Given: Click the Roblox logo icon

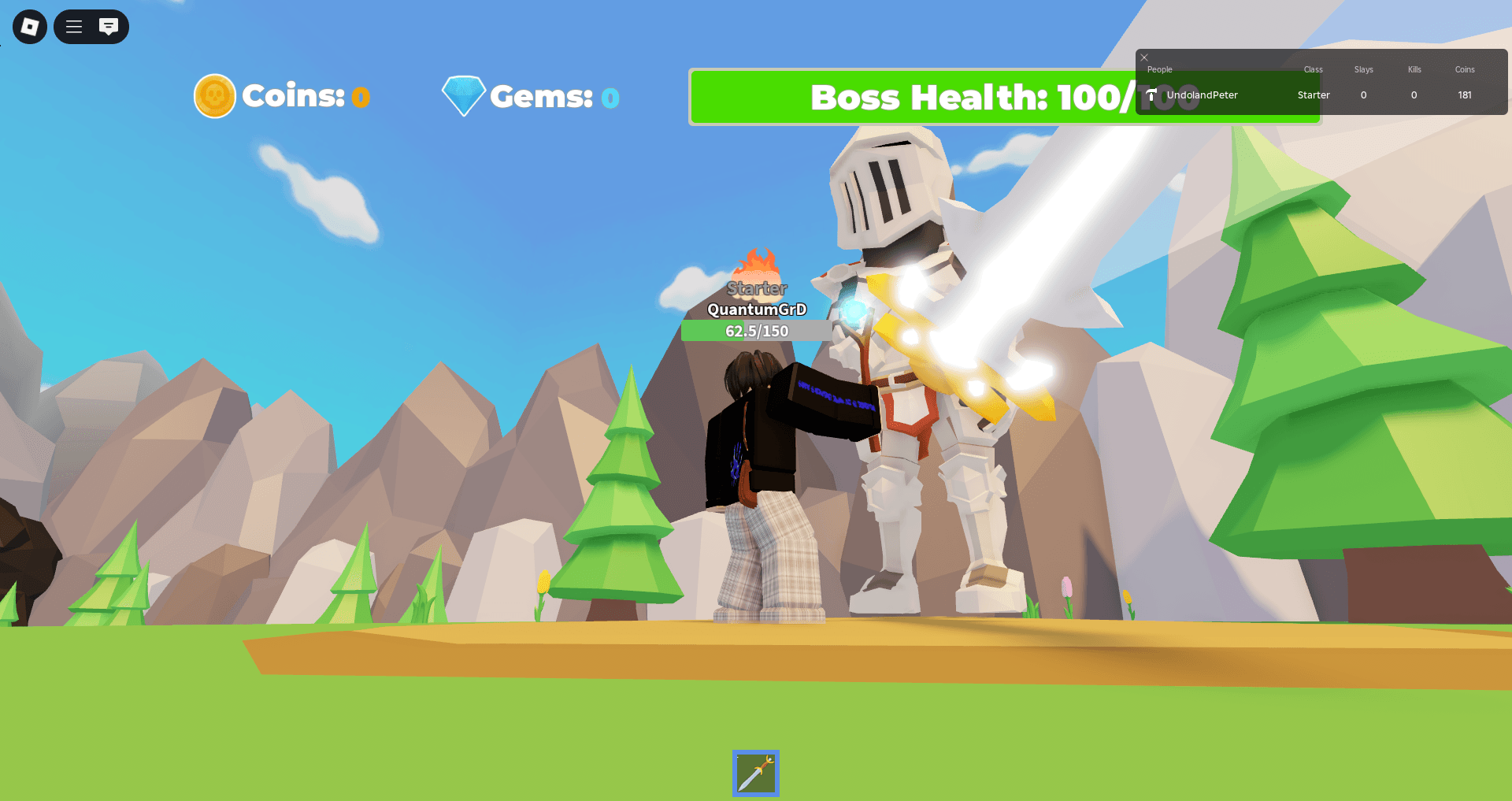Looking at the screenshot, I should [x=28, y=26].
